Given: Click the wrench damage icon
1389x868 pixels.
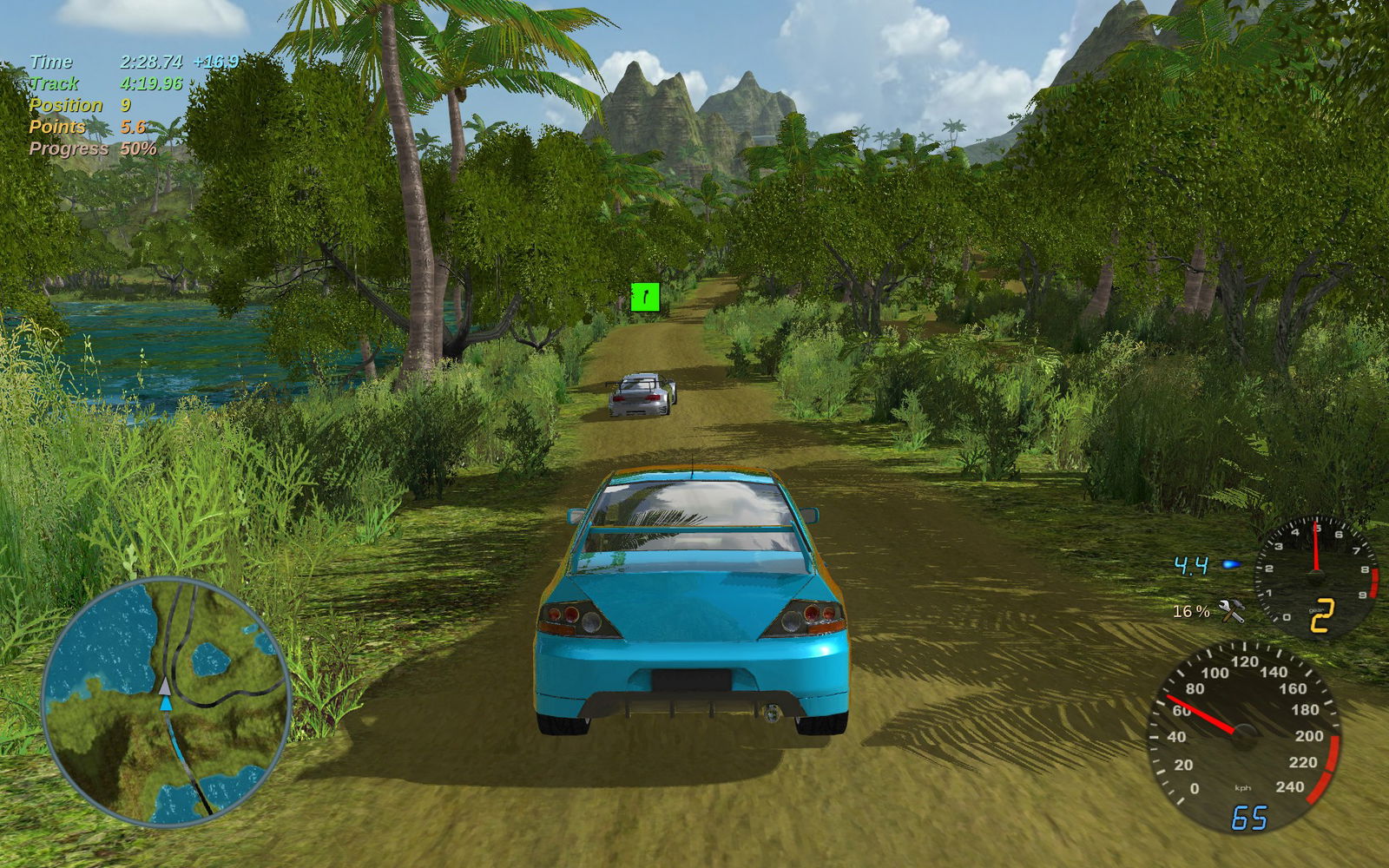Looking at the screenshot, I should tap(1231, 610).
